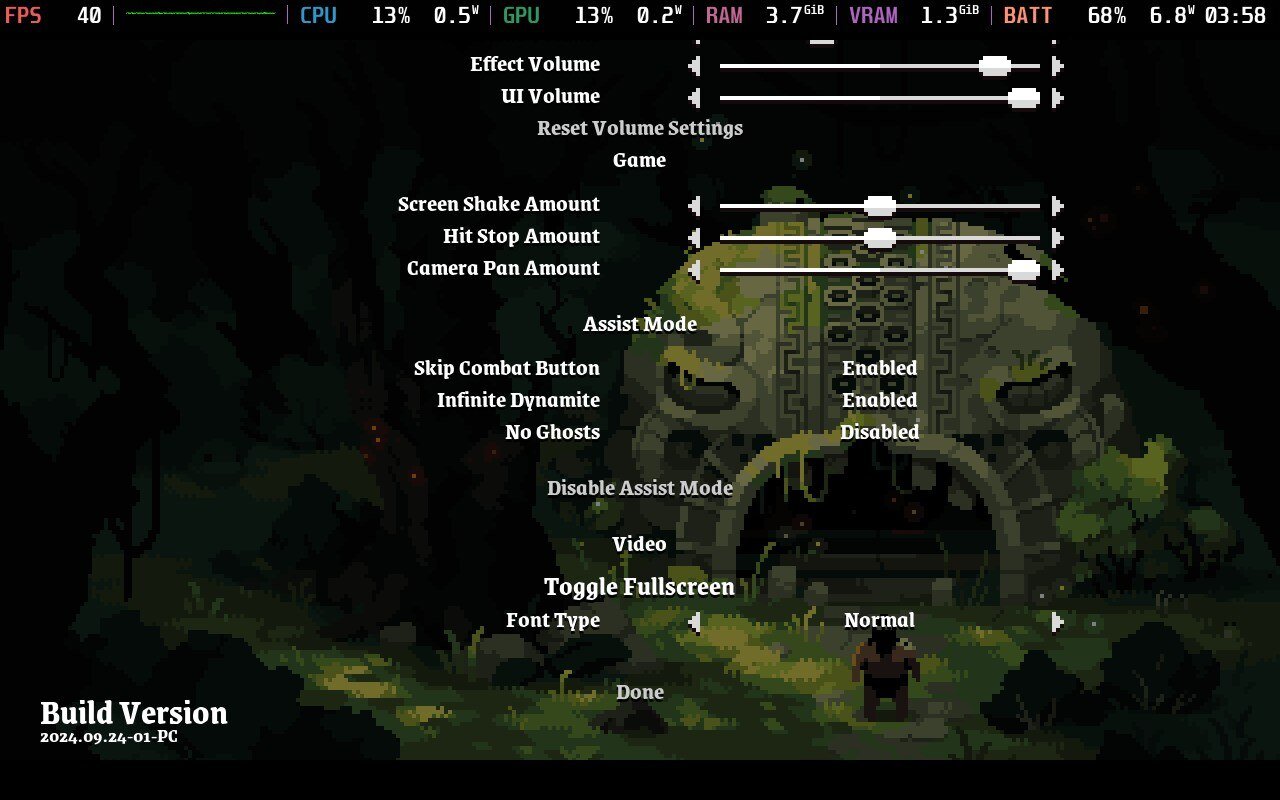Toggle Infinite Dynamite off

click(879, 400)
